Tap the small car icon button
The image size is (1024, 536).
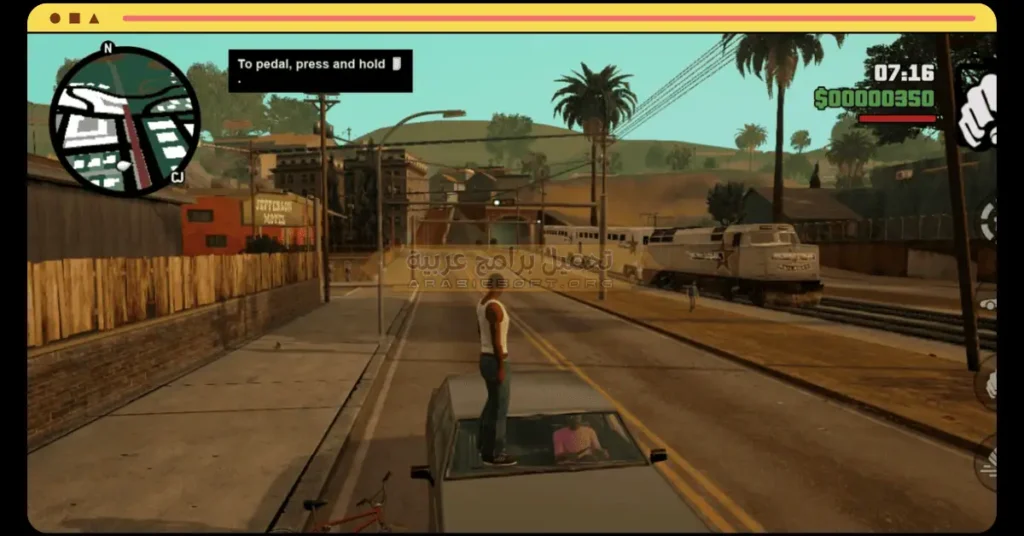coord(987,304)
